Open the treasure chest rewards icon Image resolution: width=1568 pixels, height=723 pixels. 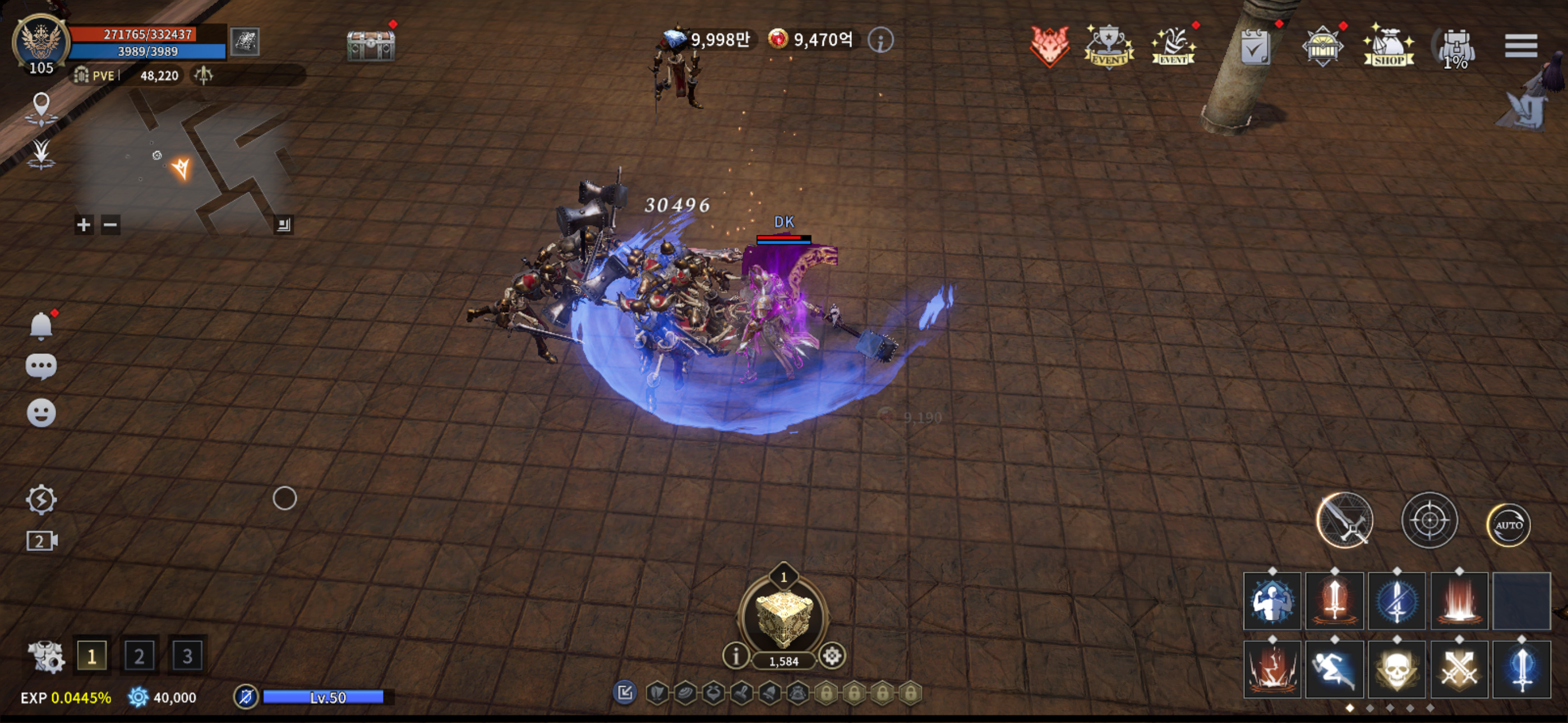[x=371, y=45]
